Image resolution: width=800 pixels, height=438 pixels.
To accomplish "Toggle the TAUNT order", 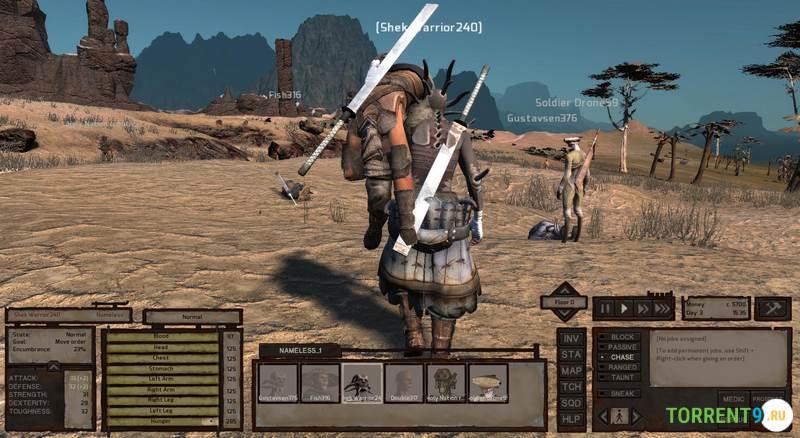I will coord(621,377).
